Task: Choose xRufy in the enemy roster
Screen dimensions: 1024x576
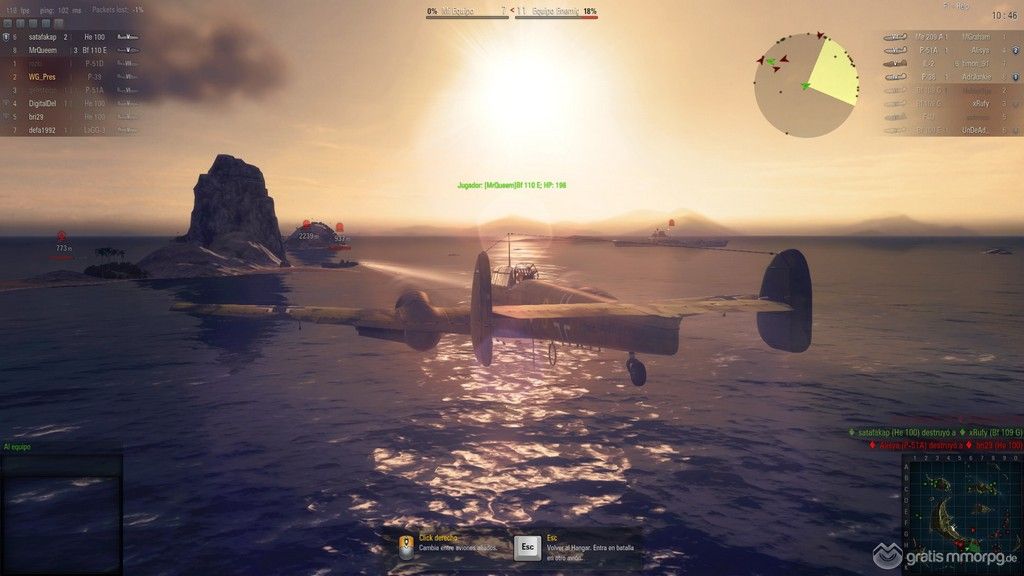Action: pos(979,103)
